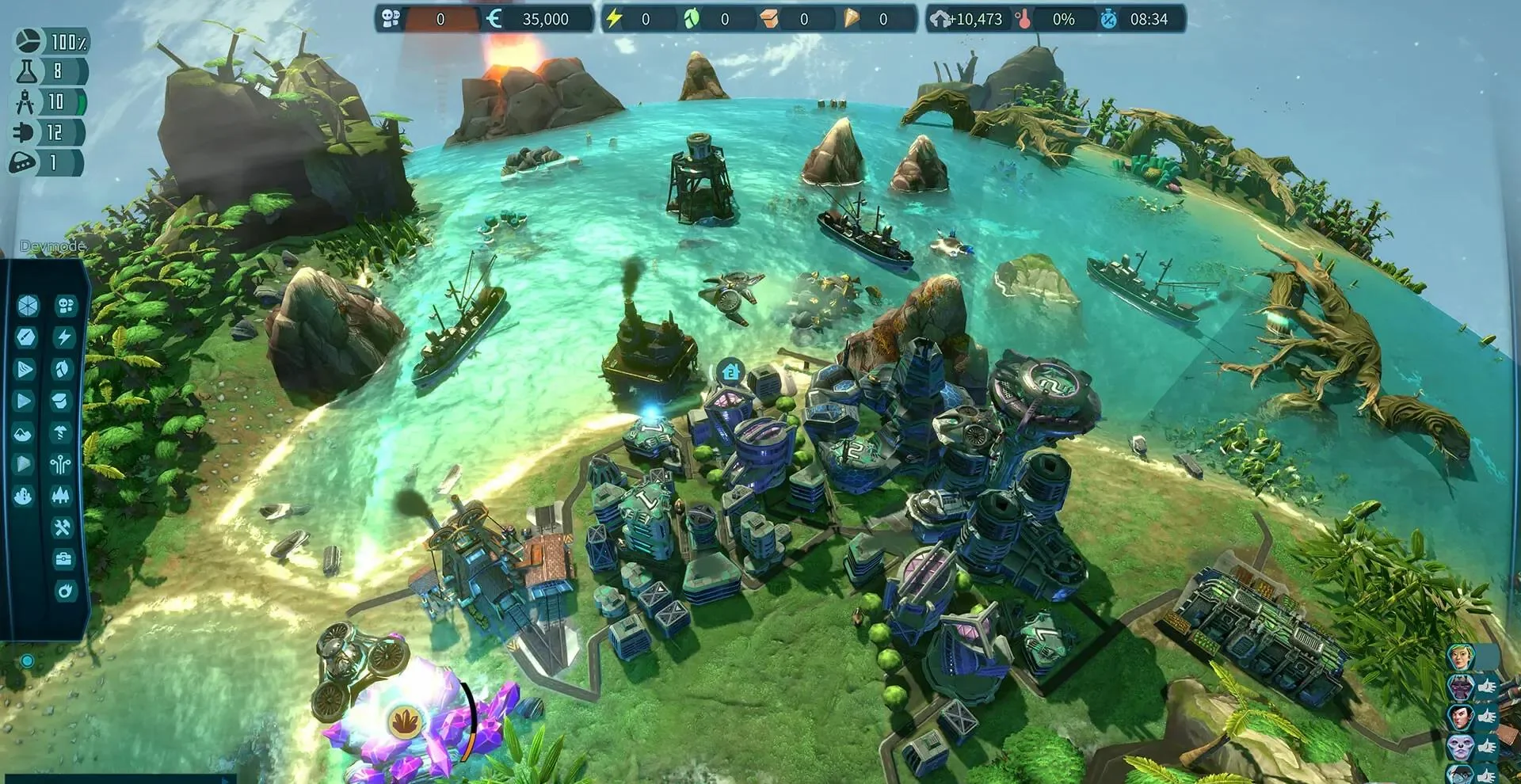This screenshot has width=1521, height=784.
Task: Open the branching nodes network category
Action: [x=62, y=464]
